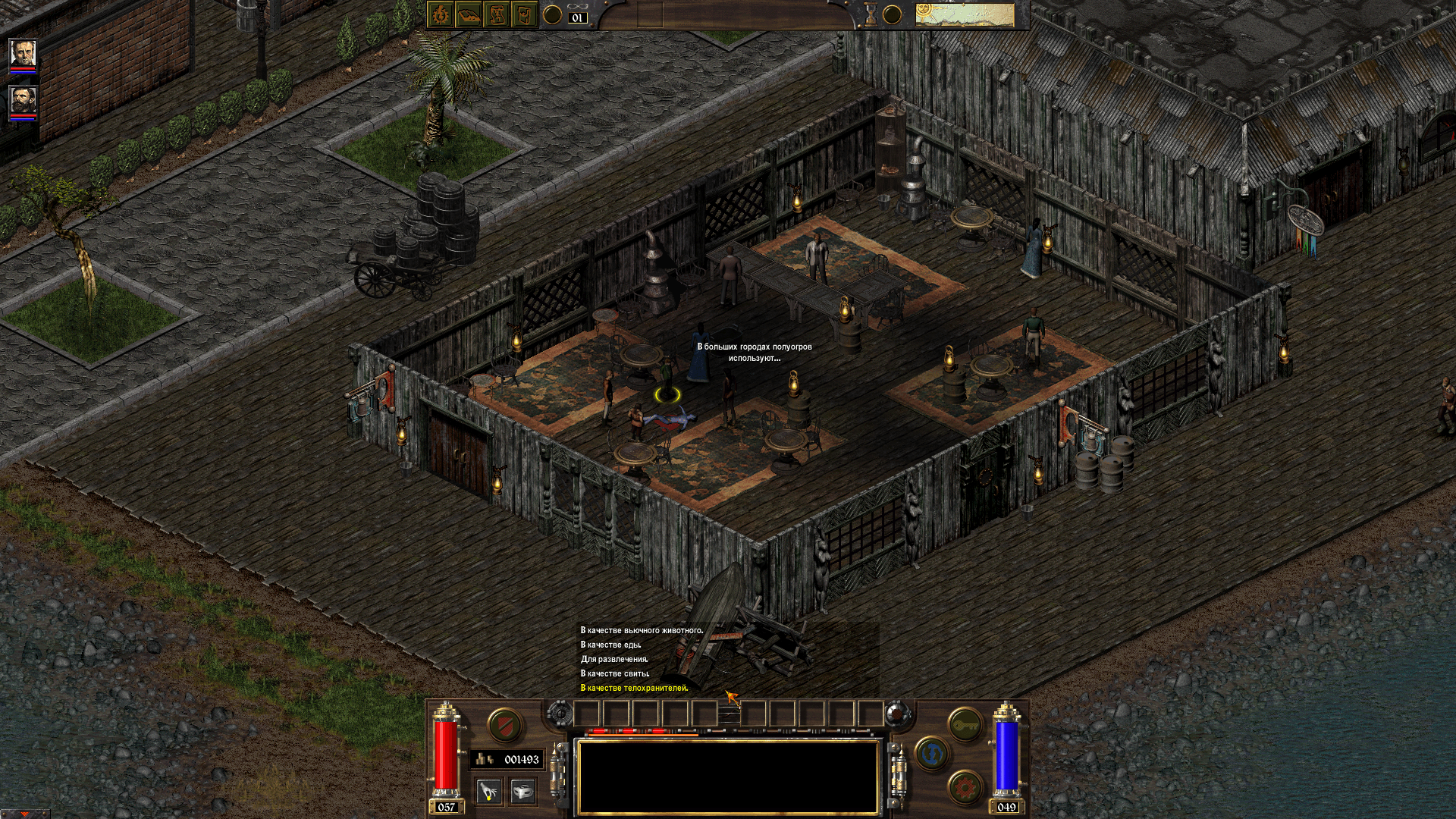Open the logbook scroll icon
The image size is (1456, 819).
click(497, 14)
